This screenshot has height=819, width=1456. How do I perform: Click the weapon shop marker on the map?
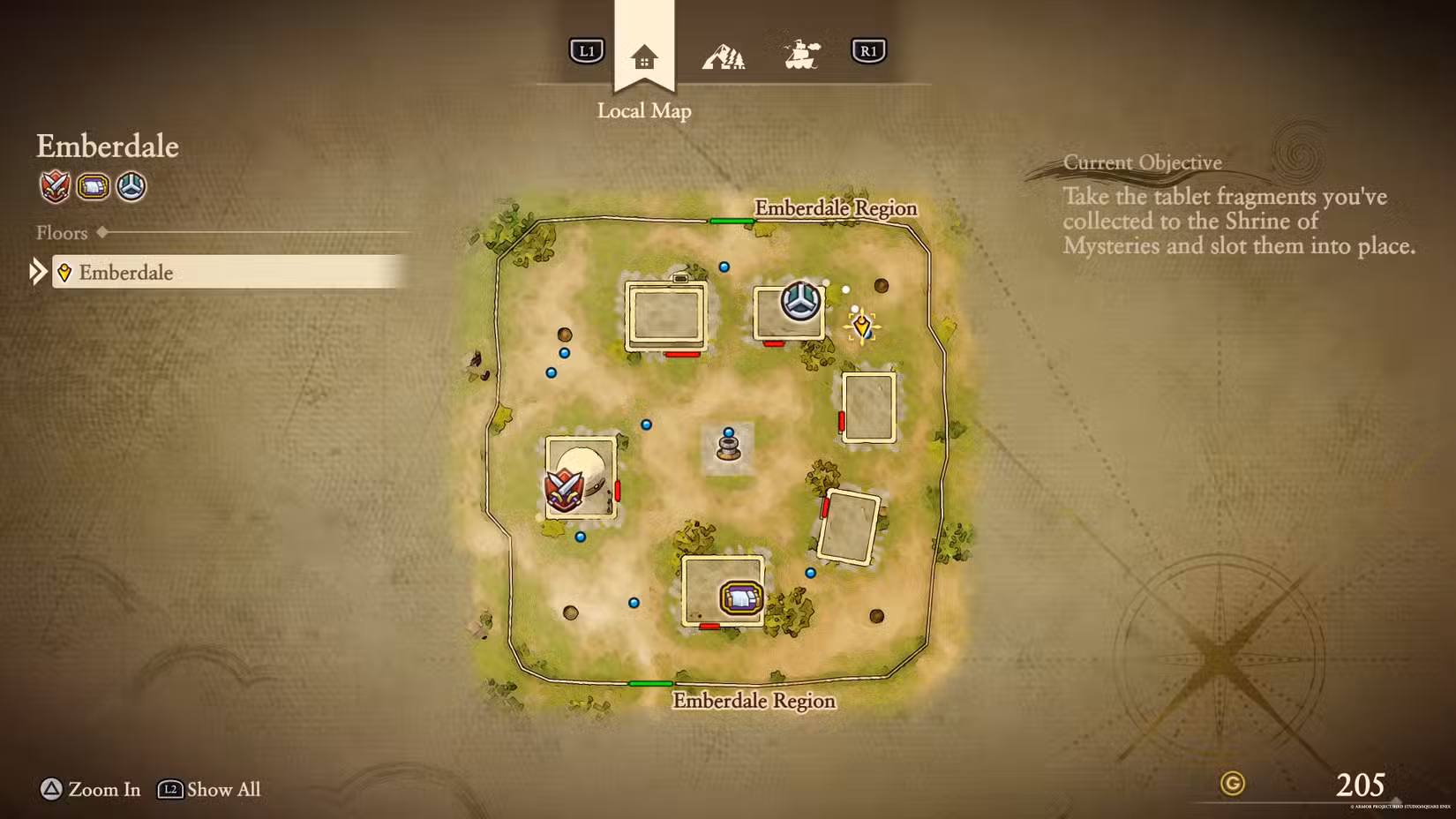point(563,491)
